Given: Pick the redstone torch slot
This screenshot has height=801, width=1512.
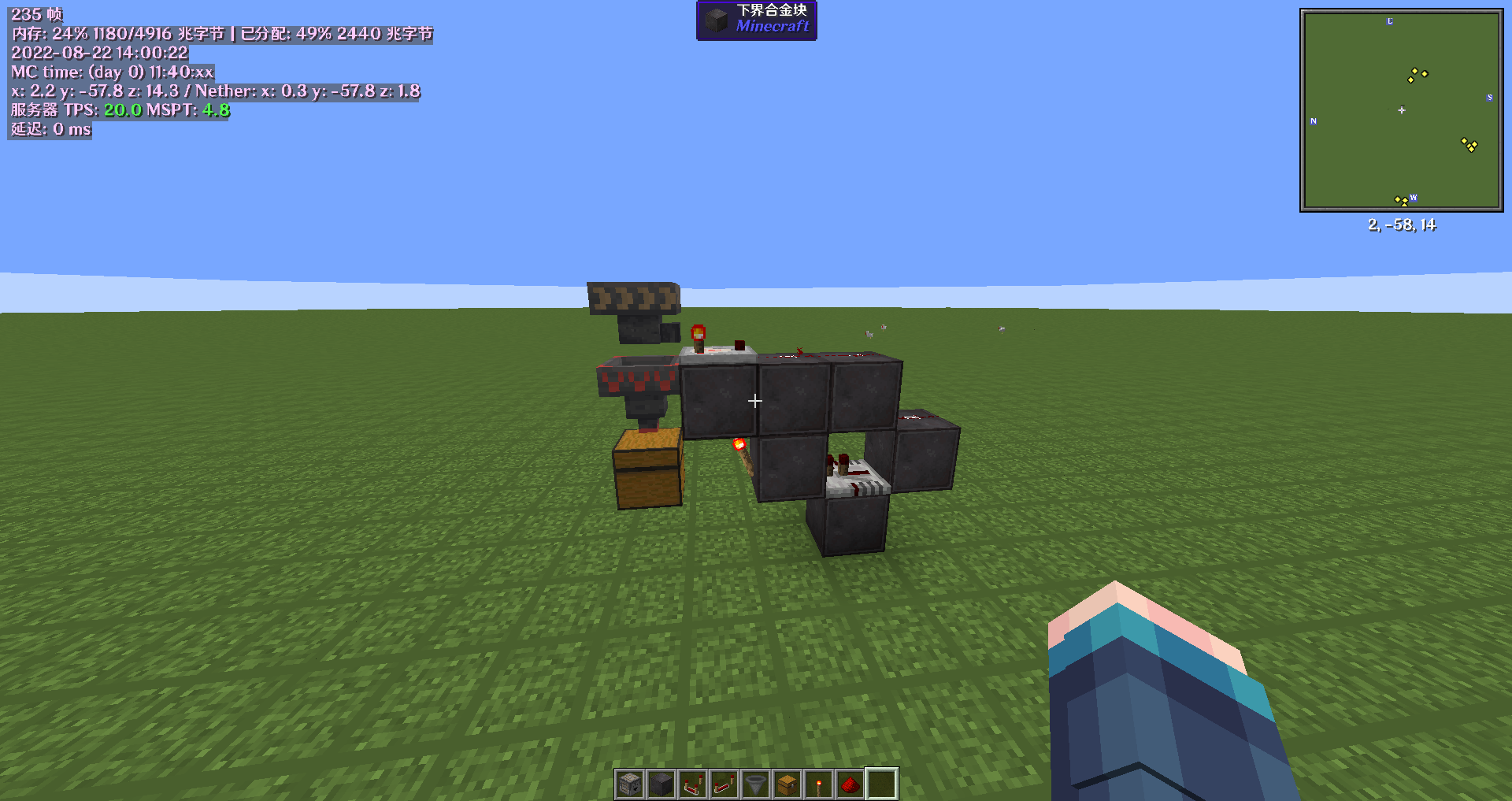Looking at the screenshot, I should [x=819, y=784].
